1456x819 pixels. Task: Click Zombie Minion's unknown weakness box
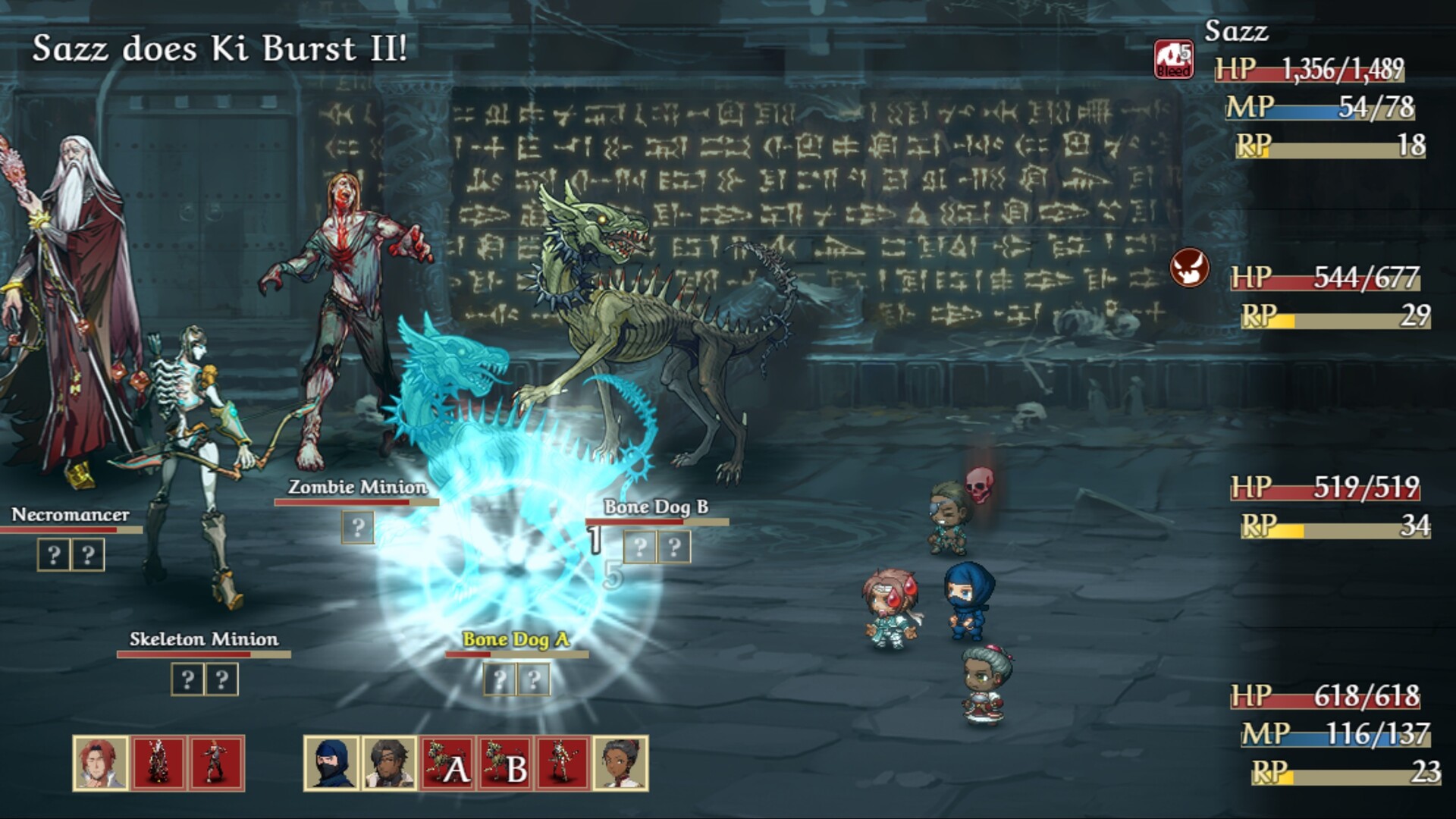coord(357,527)
